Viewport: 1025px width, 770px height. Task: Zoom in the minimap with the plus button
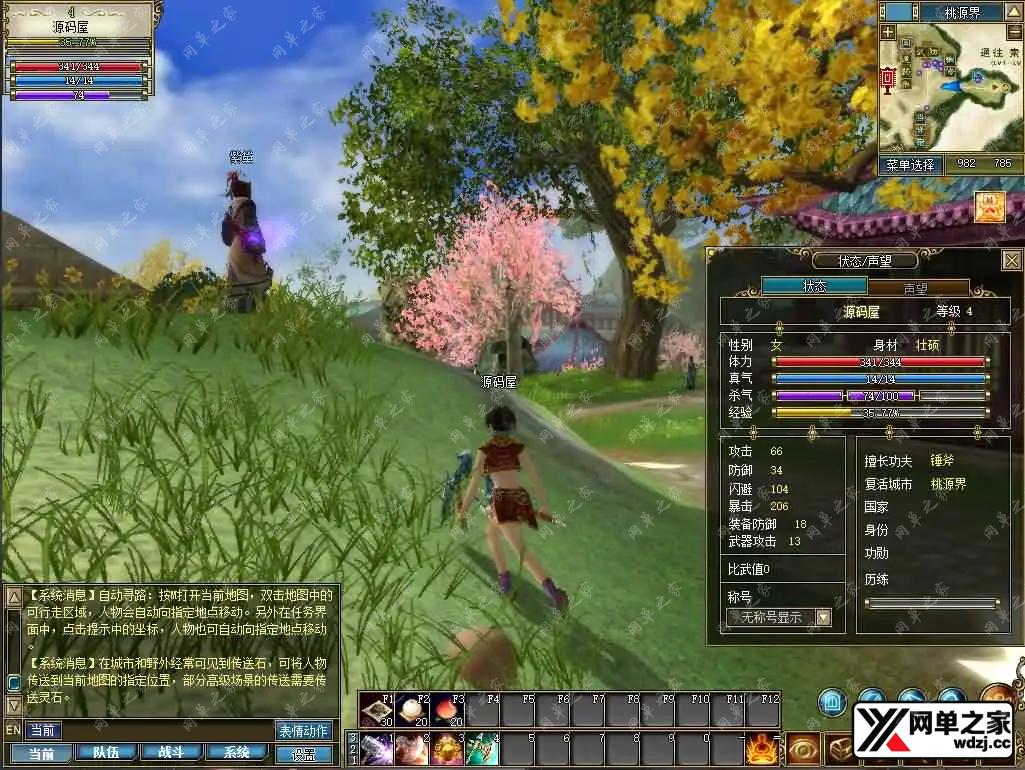887,32
